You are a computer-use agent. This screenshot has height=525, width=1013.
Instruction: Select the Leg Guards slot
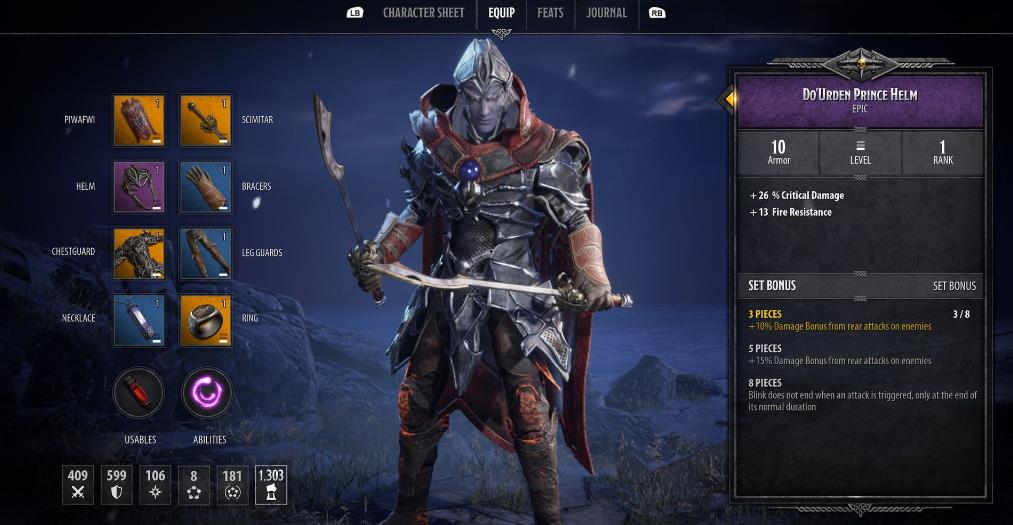pyautogui.click(x=205, y=253)
